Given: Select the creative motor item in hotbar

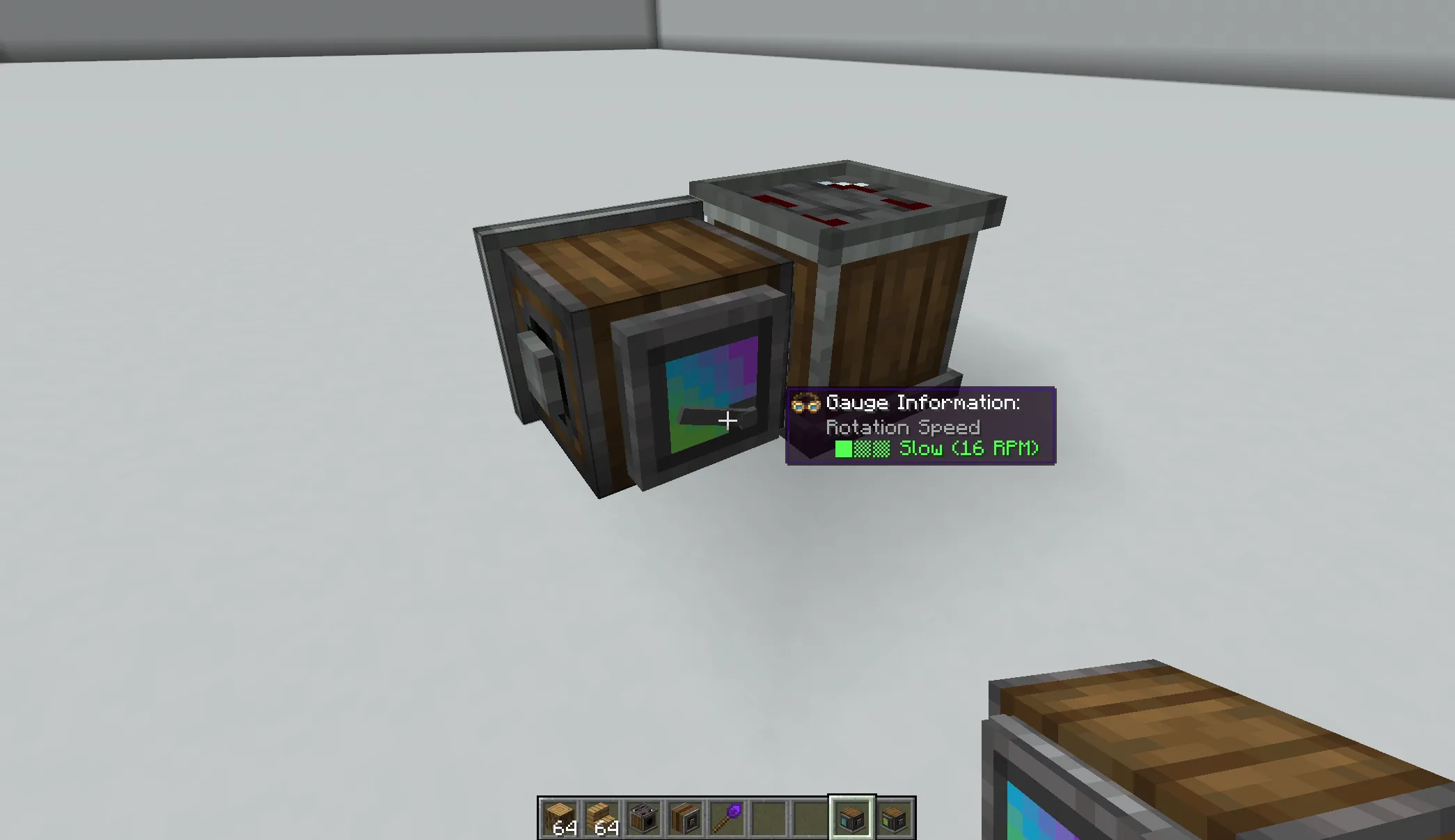Looking at the screenshot, I should click(x=643, y=818).
